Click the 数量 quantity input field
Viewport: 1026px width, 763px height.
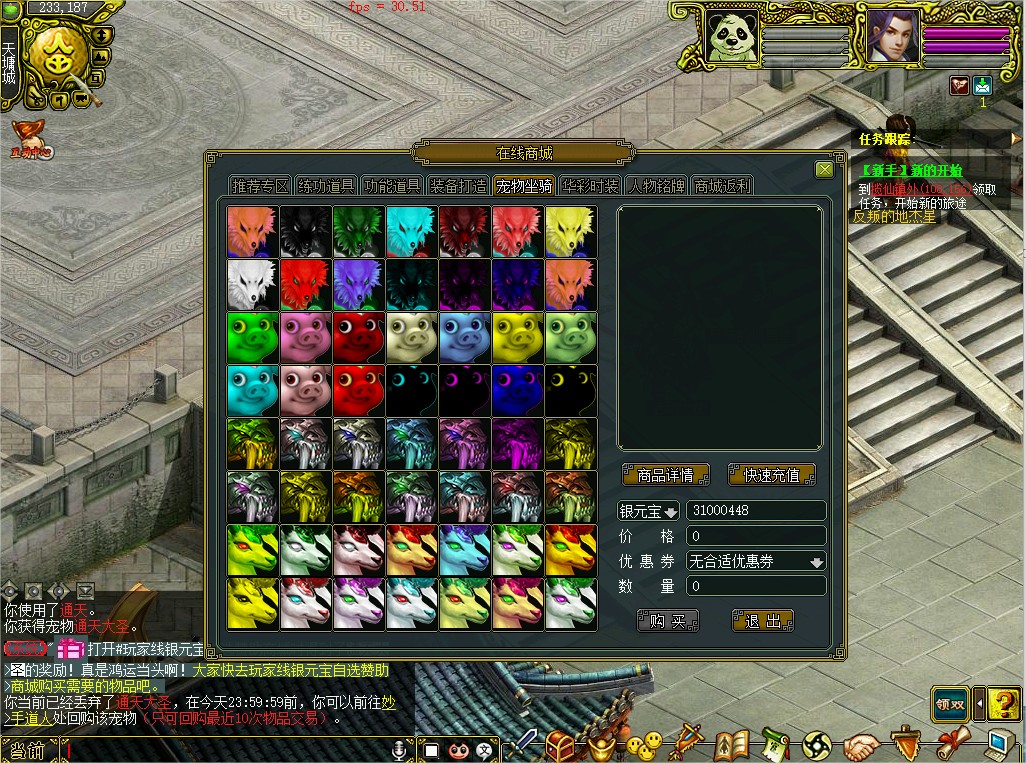click(756, 586)
